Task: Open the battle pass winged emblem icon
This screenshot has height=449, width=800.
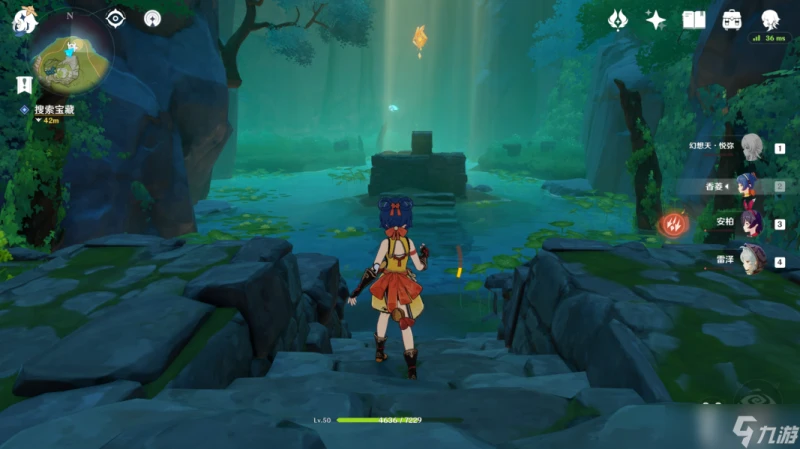Action: (x=619, y=20)
